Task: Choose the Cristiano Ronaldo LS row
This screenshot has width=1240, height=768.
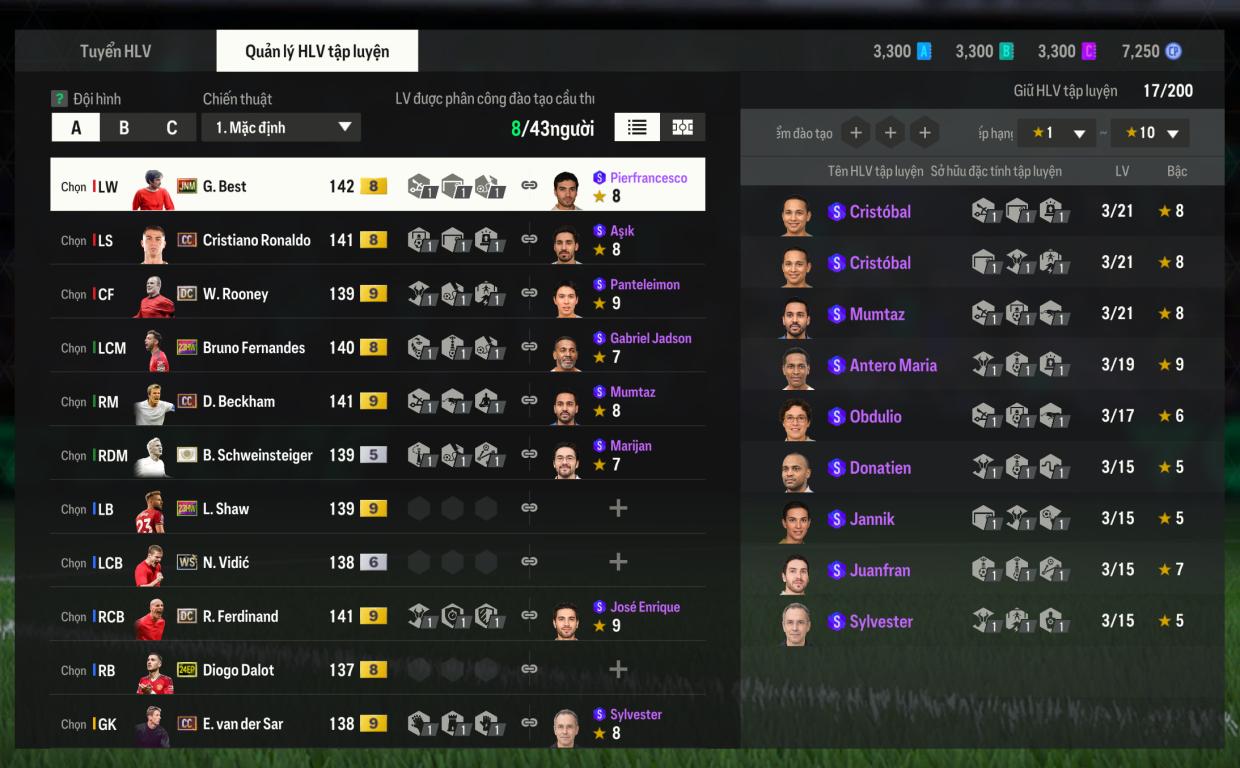Action: tap(256, 240)
